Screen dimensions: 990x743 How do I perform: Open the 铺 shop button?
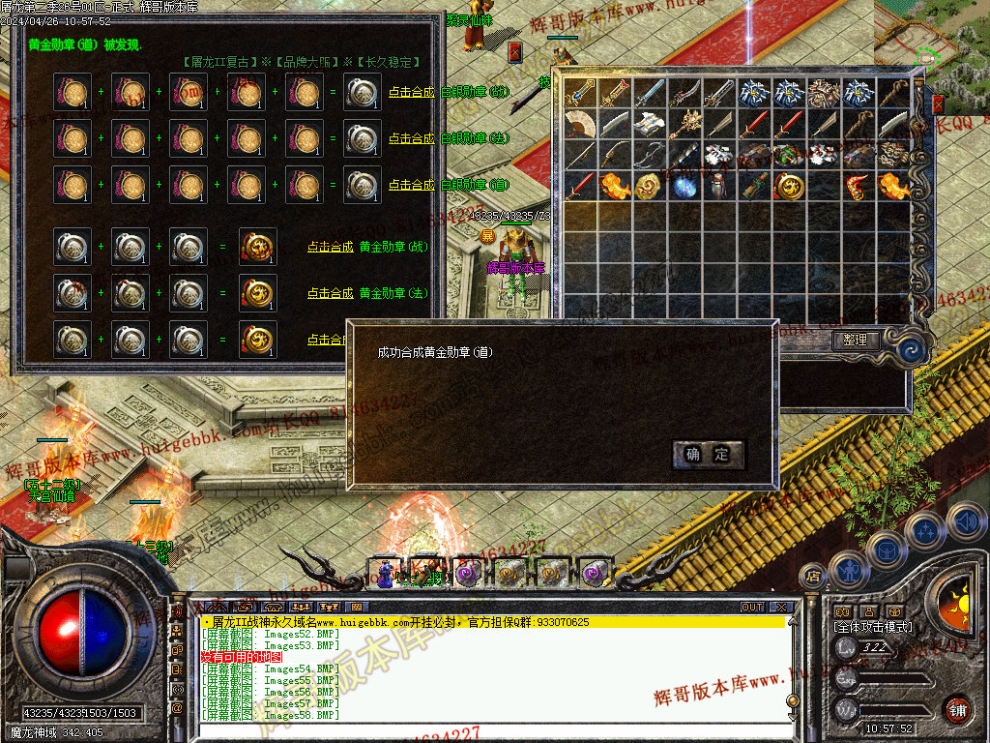pos(957,708)
